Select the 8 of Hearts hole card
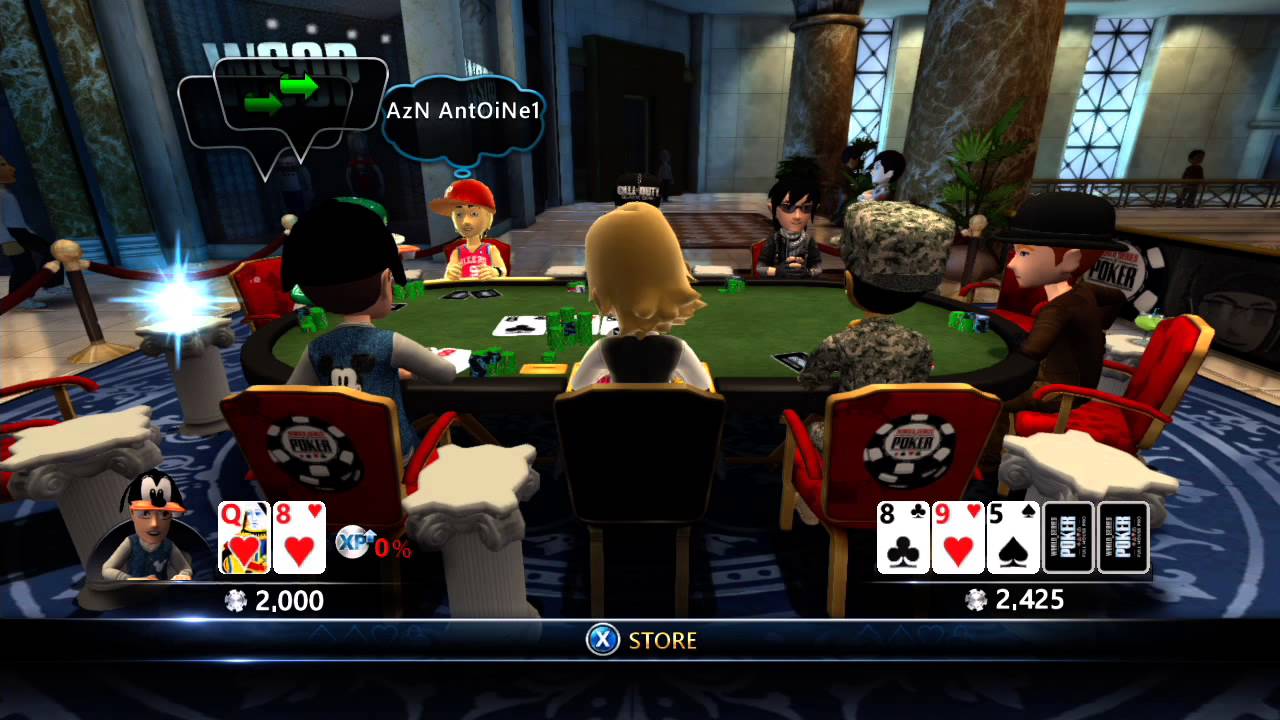This screenshot has width=1280, height=720. click(x=299, y=538)
